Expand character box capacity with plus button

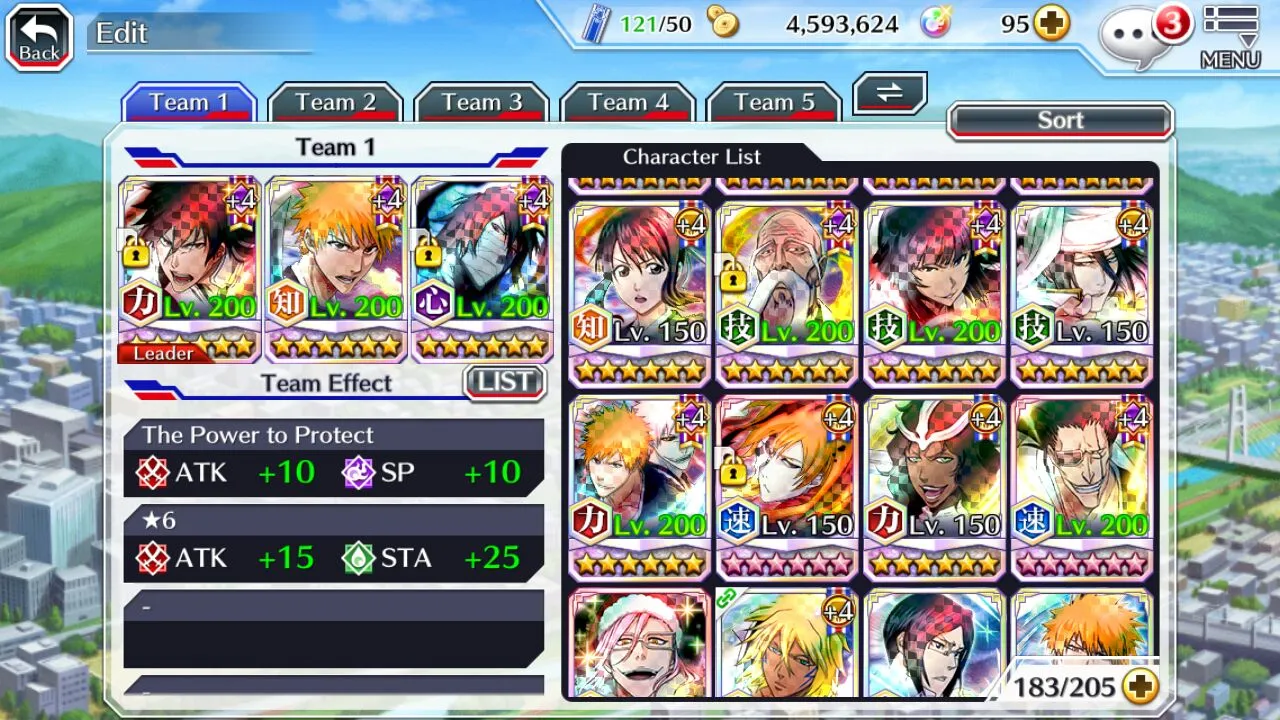tap(1140, 686)
